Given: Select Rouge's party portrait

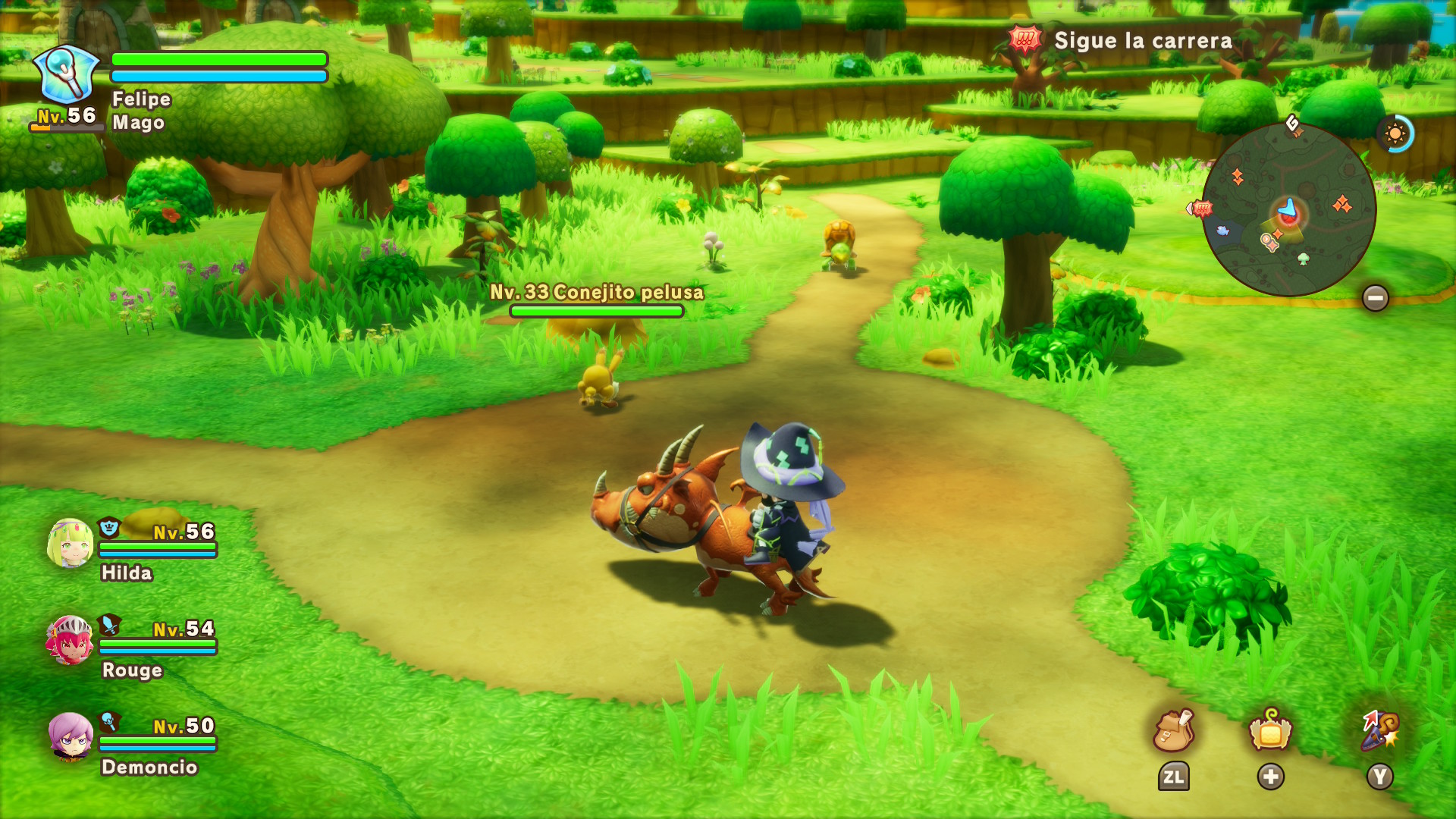Looking at the screenshot, I should [x=70, y=641].
